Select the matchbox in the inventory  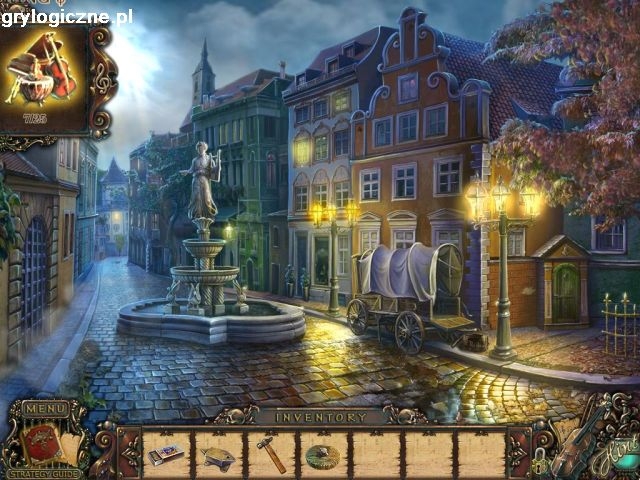pyautogui.click(x=166, y=455)
